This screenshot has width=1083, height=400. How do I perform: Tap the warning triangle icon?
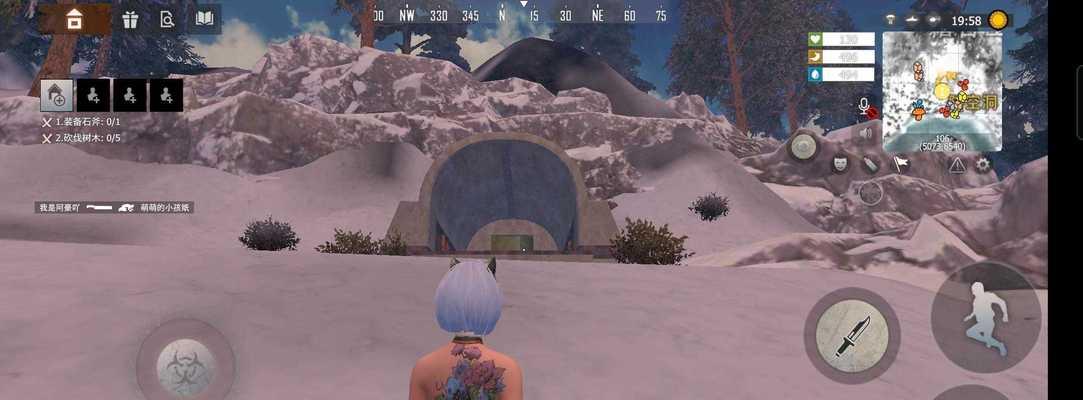pyautogui.click(x=957, y=164)
